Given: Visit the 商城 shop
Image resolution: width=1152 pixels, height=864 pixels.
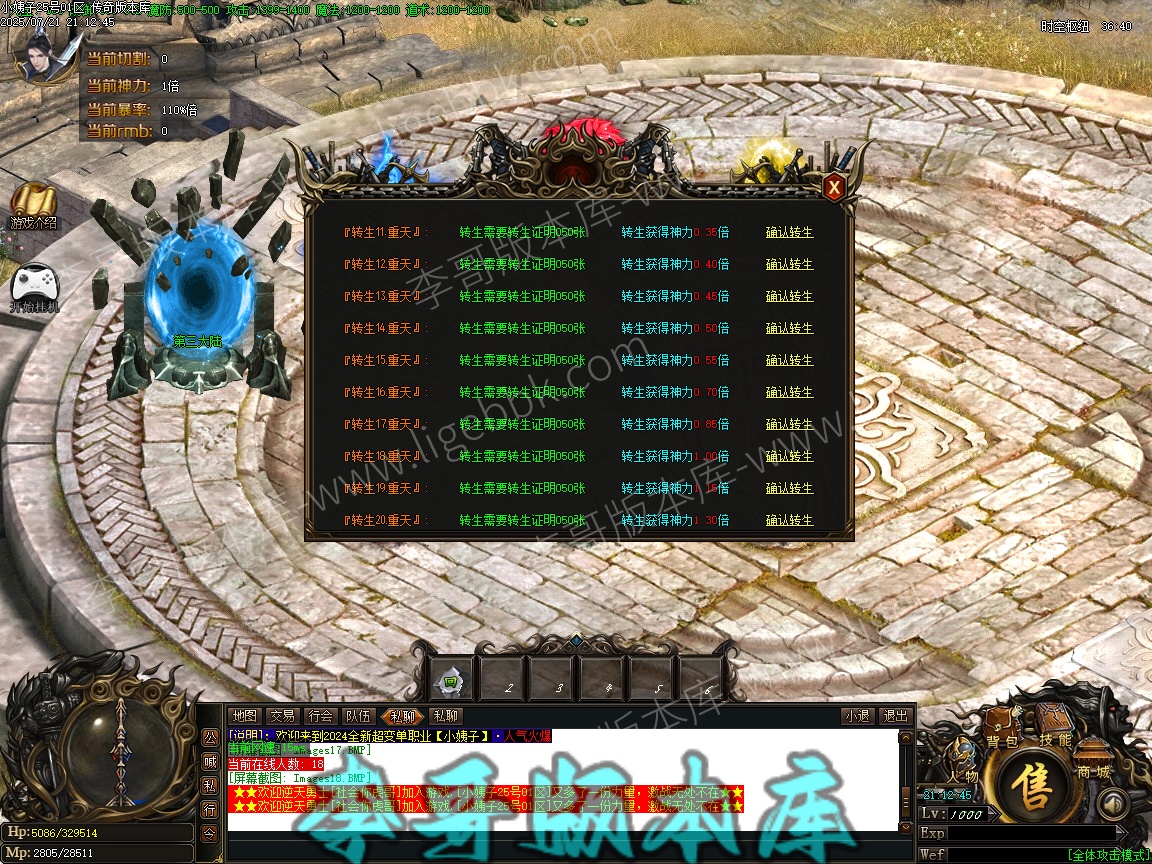Looking at the screenshot, I should click(1094, 762).
